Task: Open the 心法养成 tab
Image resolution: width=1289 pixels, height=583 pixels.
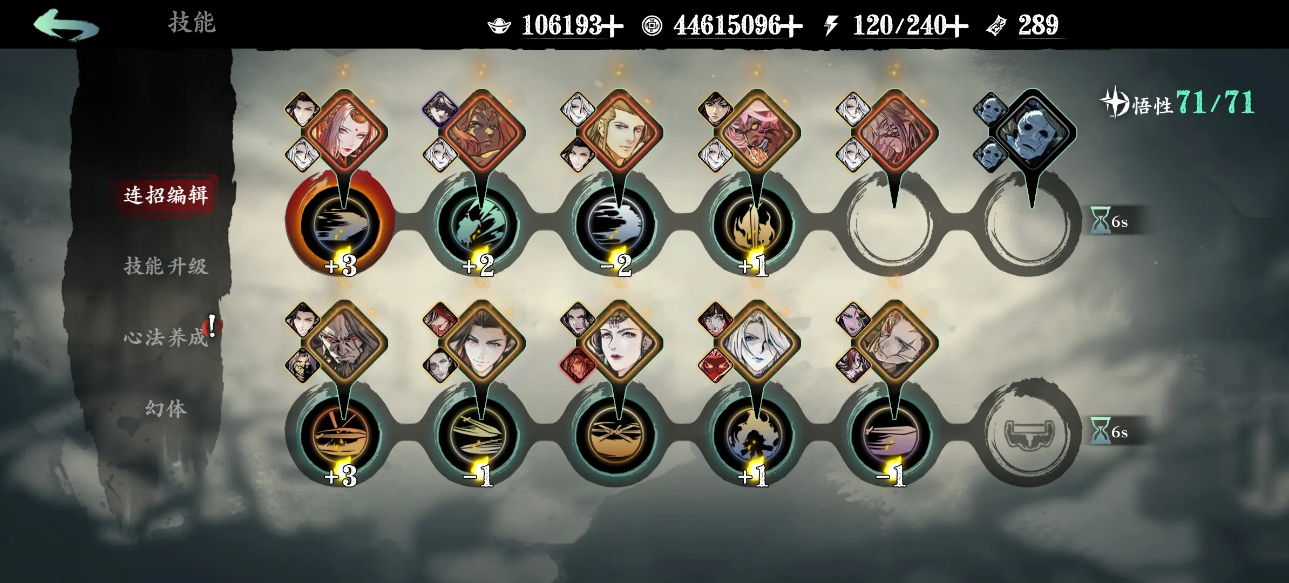Action: pos(166,338)
